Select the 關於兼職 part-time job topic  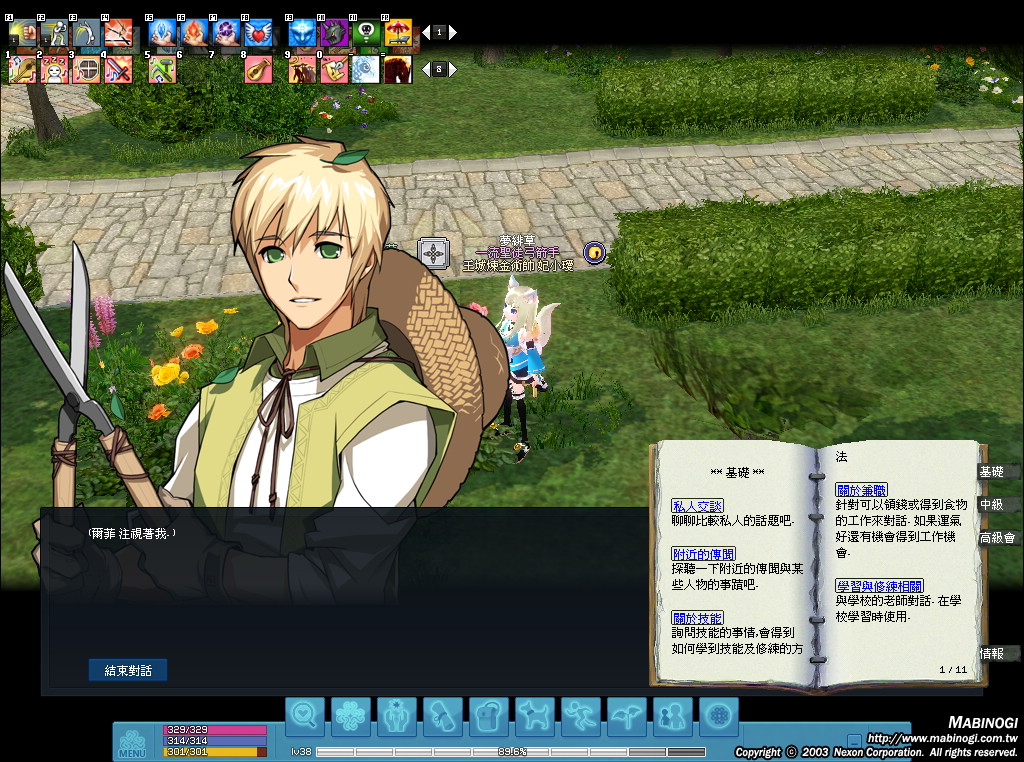pyautogui.click(x=861, y=490)
